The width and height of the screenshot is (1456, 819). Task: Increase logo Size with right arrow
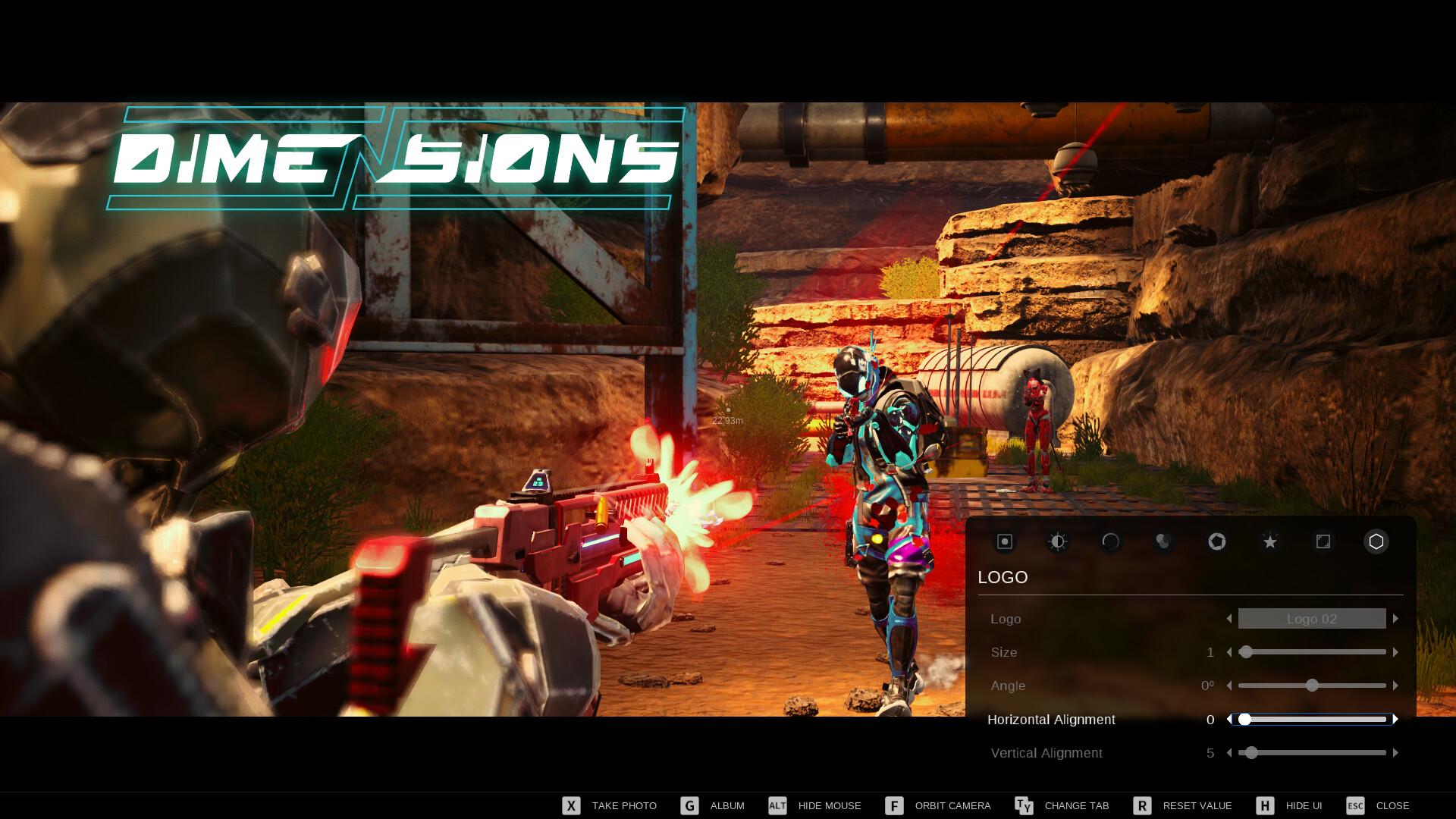1395,652
